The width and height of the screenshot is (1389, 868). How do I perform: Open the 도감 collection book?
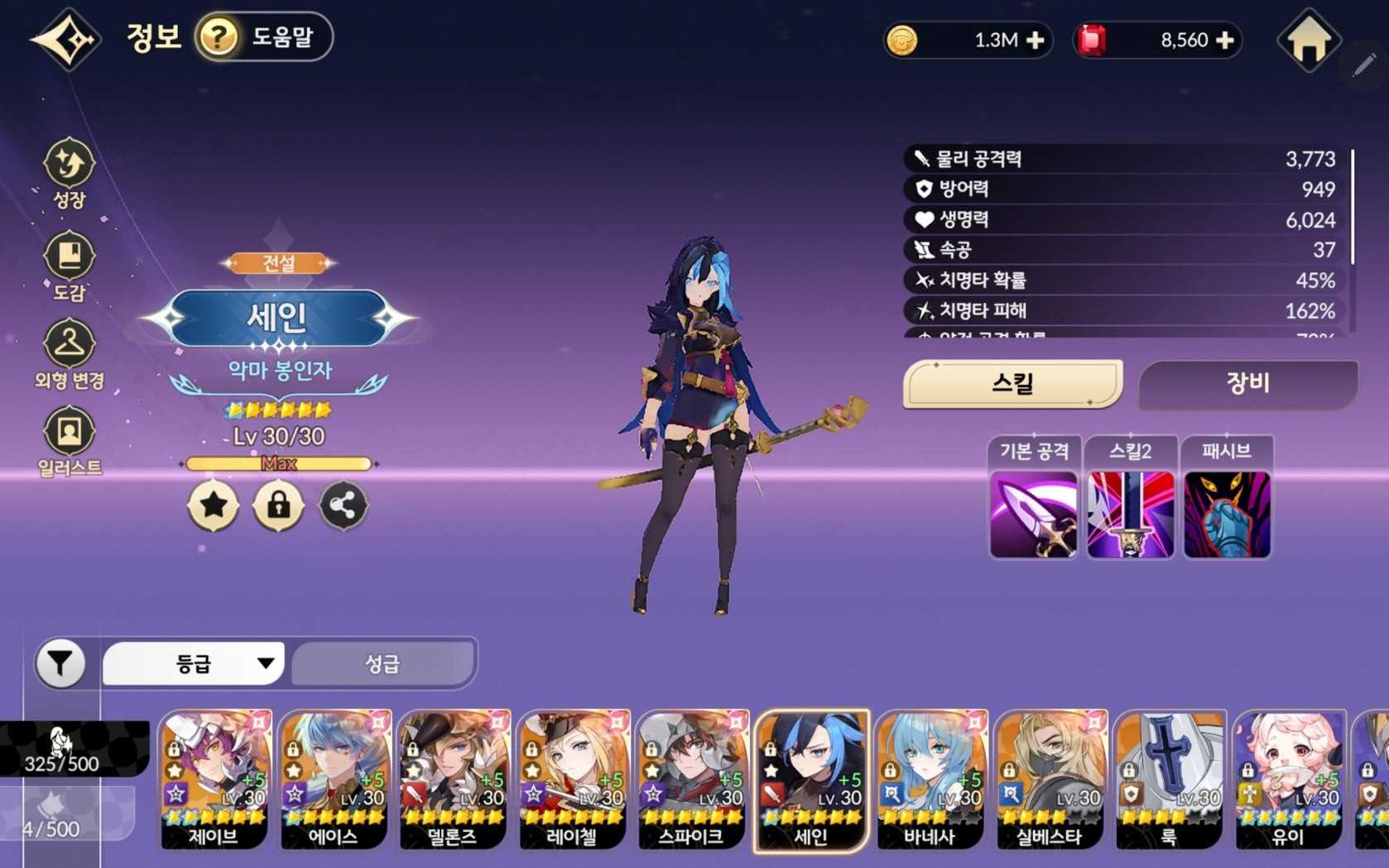[x=70, y=265]
